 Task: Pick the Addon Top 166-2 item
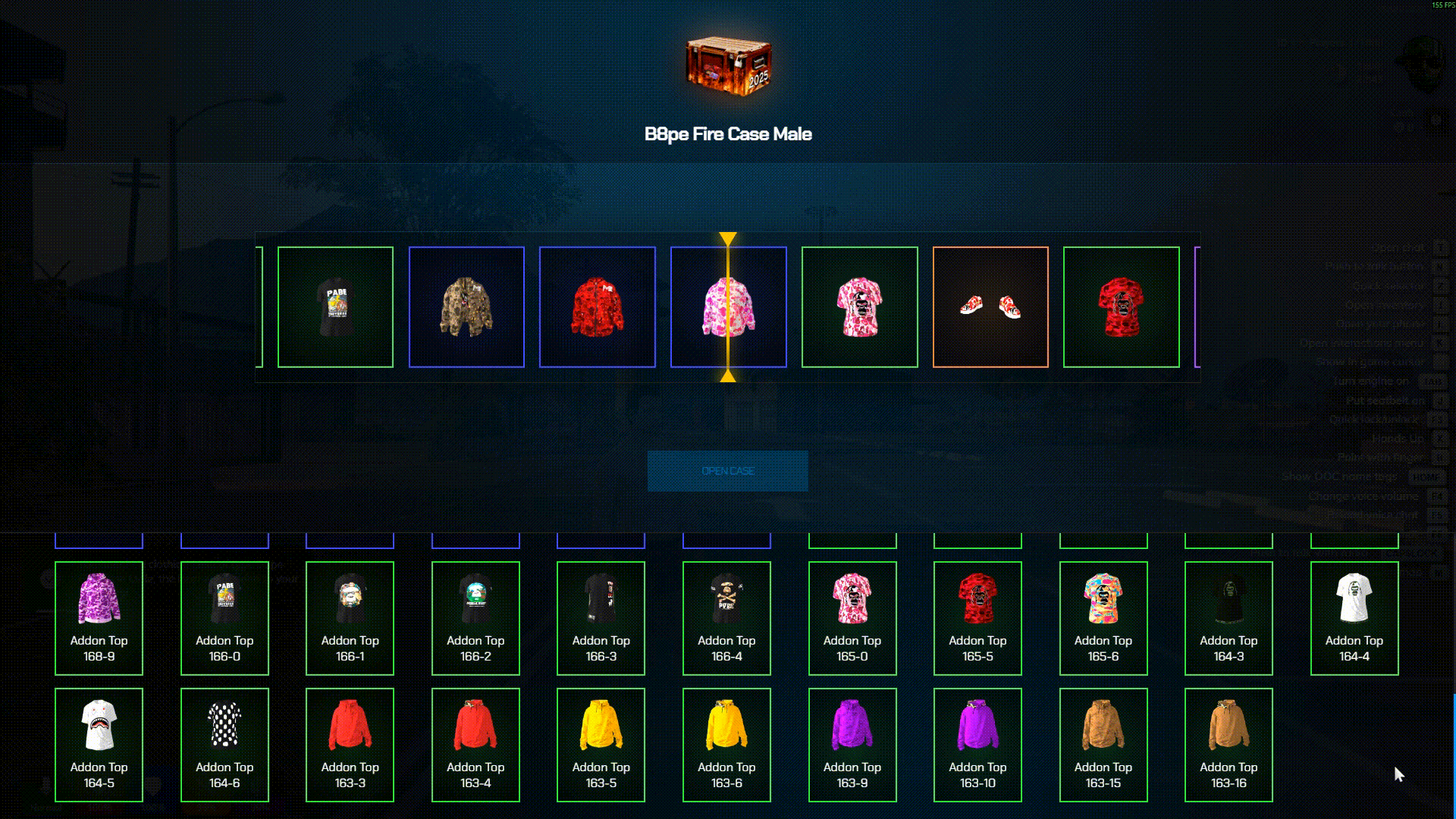(x=475, y=618)
